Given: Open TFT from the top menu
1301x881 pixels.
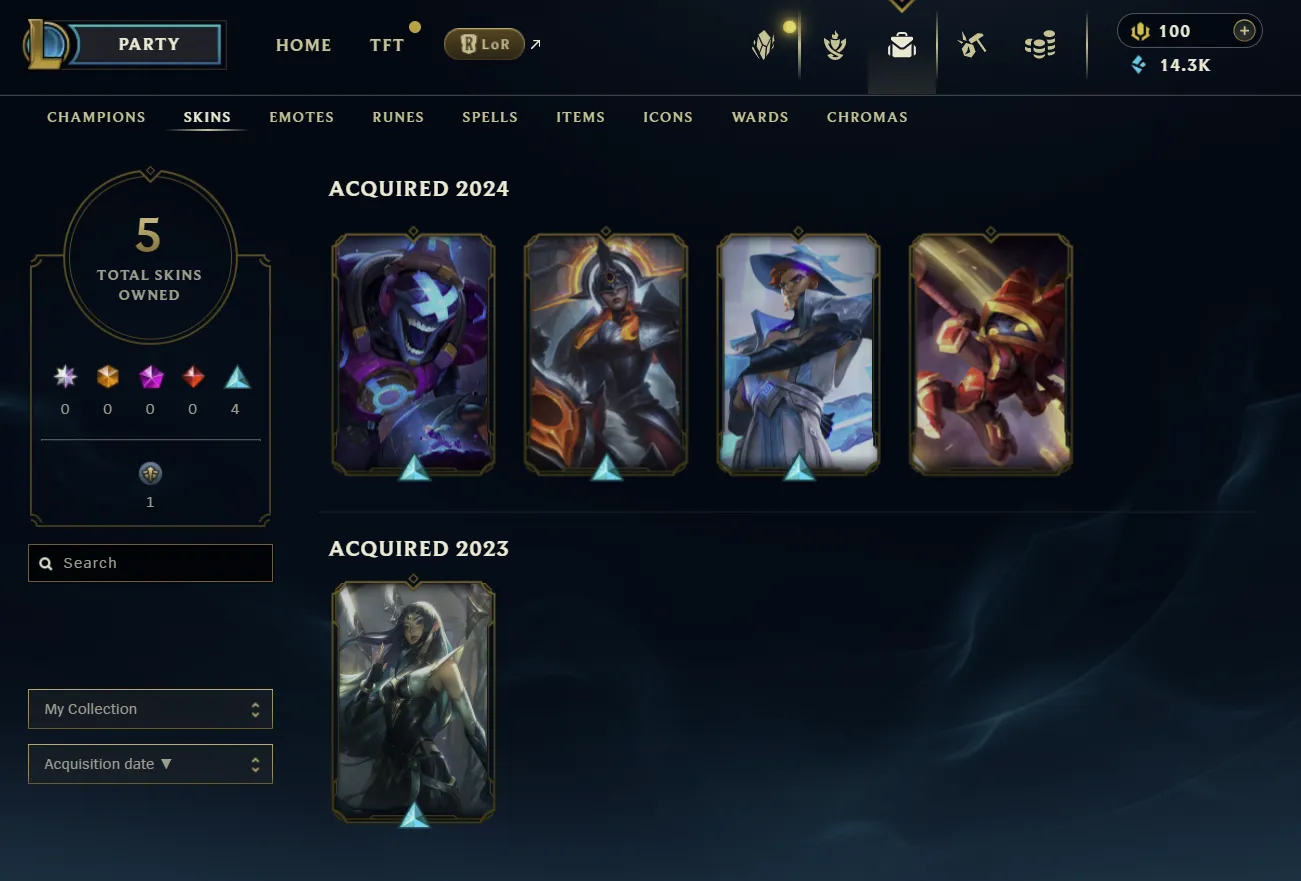Looking at the screenshot, I should click(389, 45).
